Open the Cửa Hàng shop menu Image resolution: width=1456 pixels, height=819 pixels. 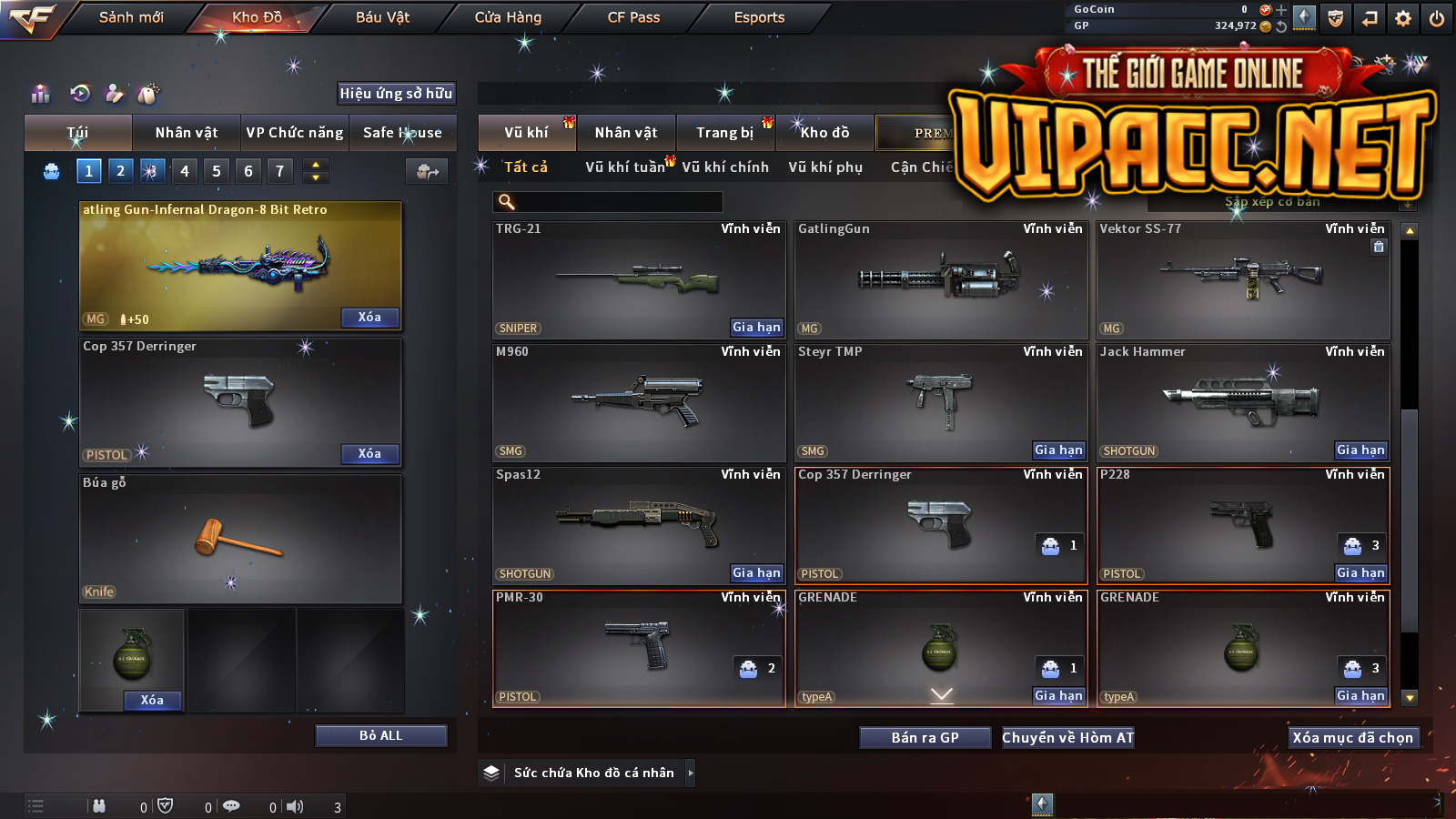pyautogui.click(x=508, y=17)
